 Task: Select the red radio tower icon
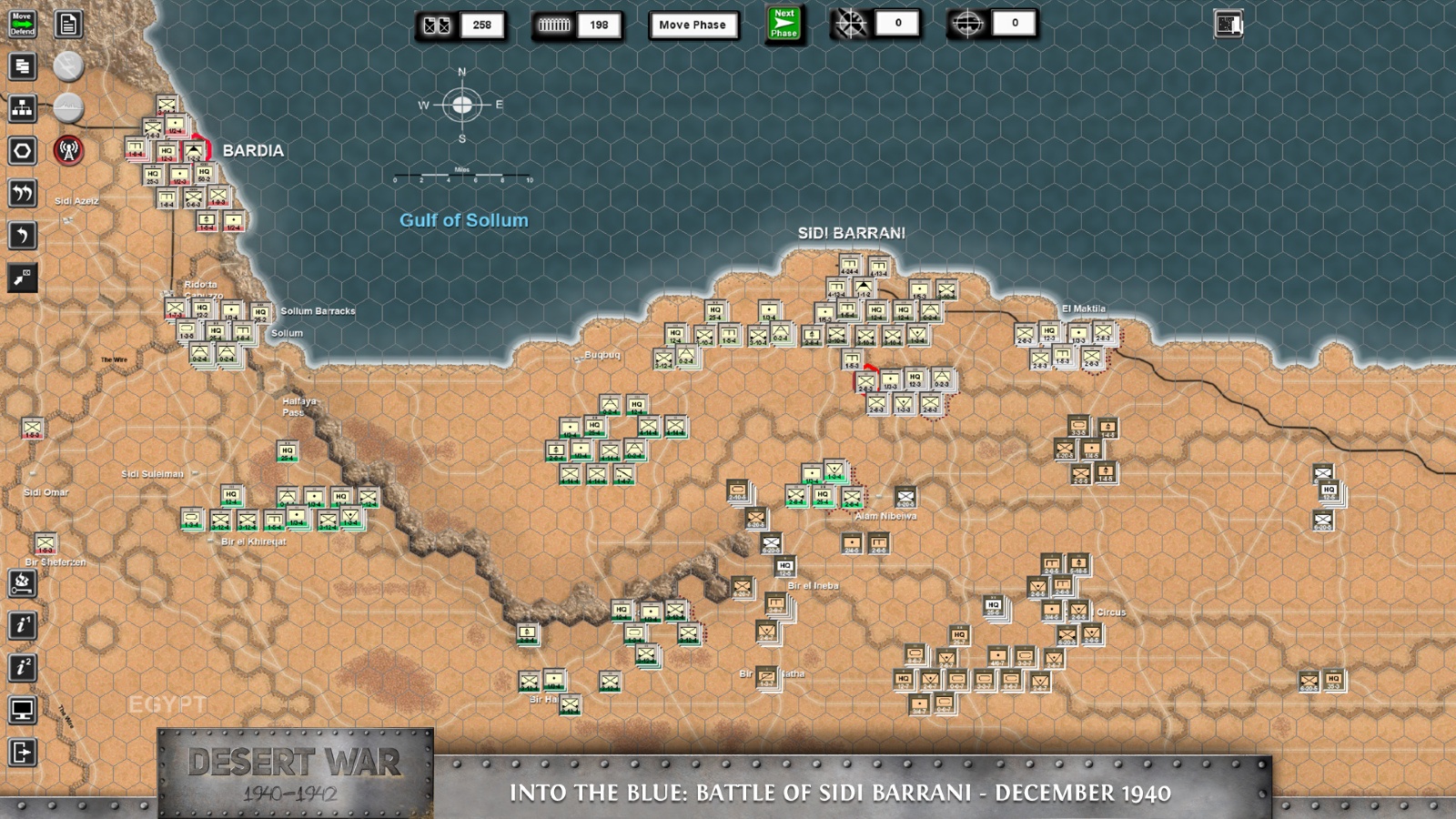point(68,150)
